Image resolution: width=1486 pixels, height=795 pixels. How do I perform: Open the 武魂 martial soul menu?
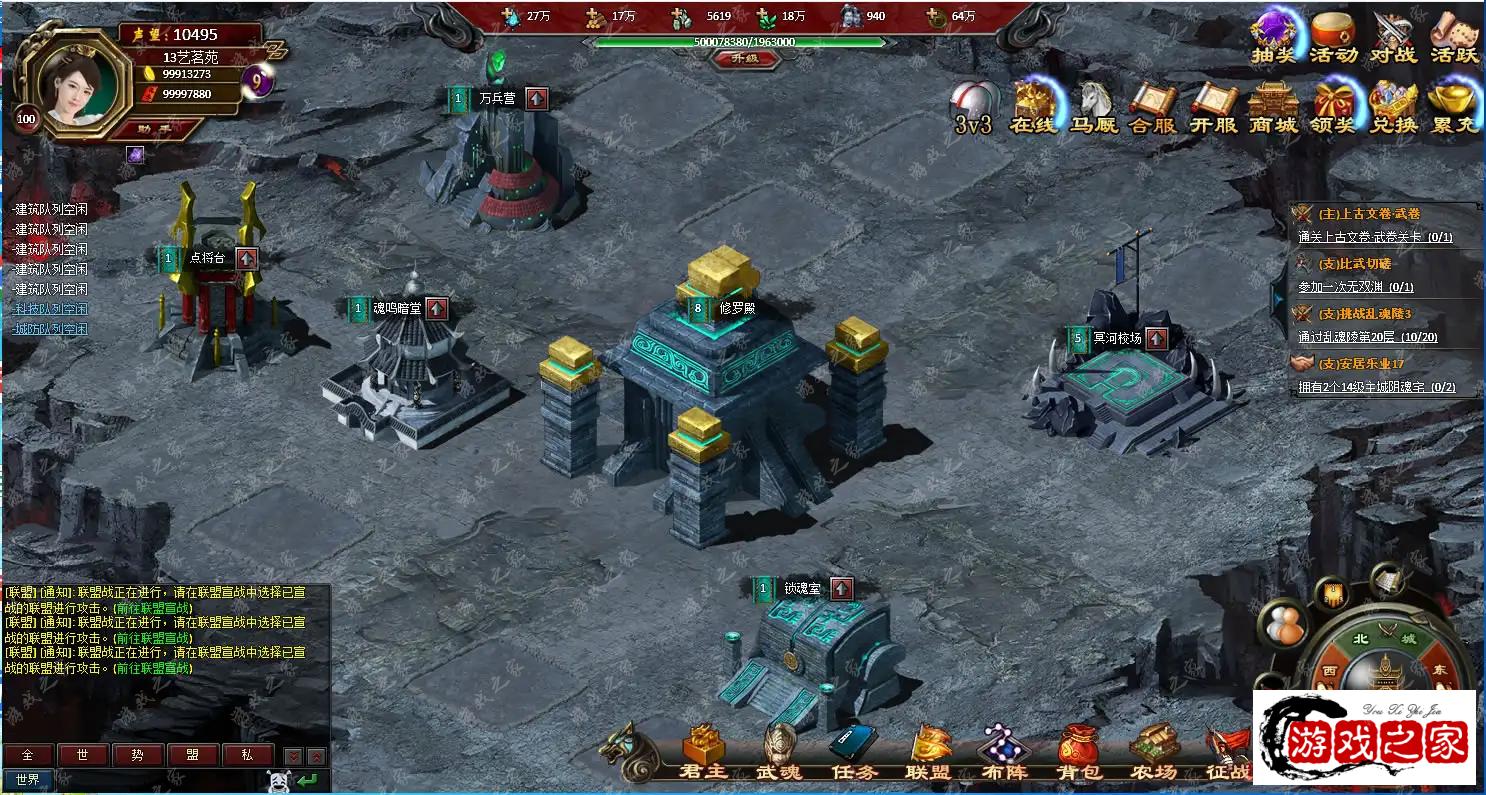[779, 753]
